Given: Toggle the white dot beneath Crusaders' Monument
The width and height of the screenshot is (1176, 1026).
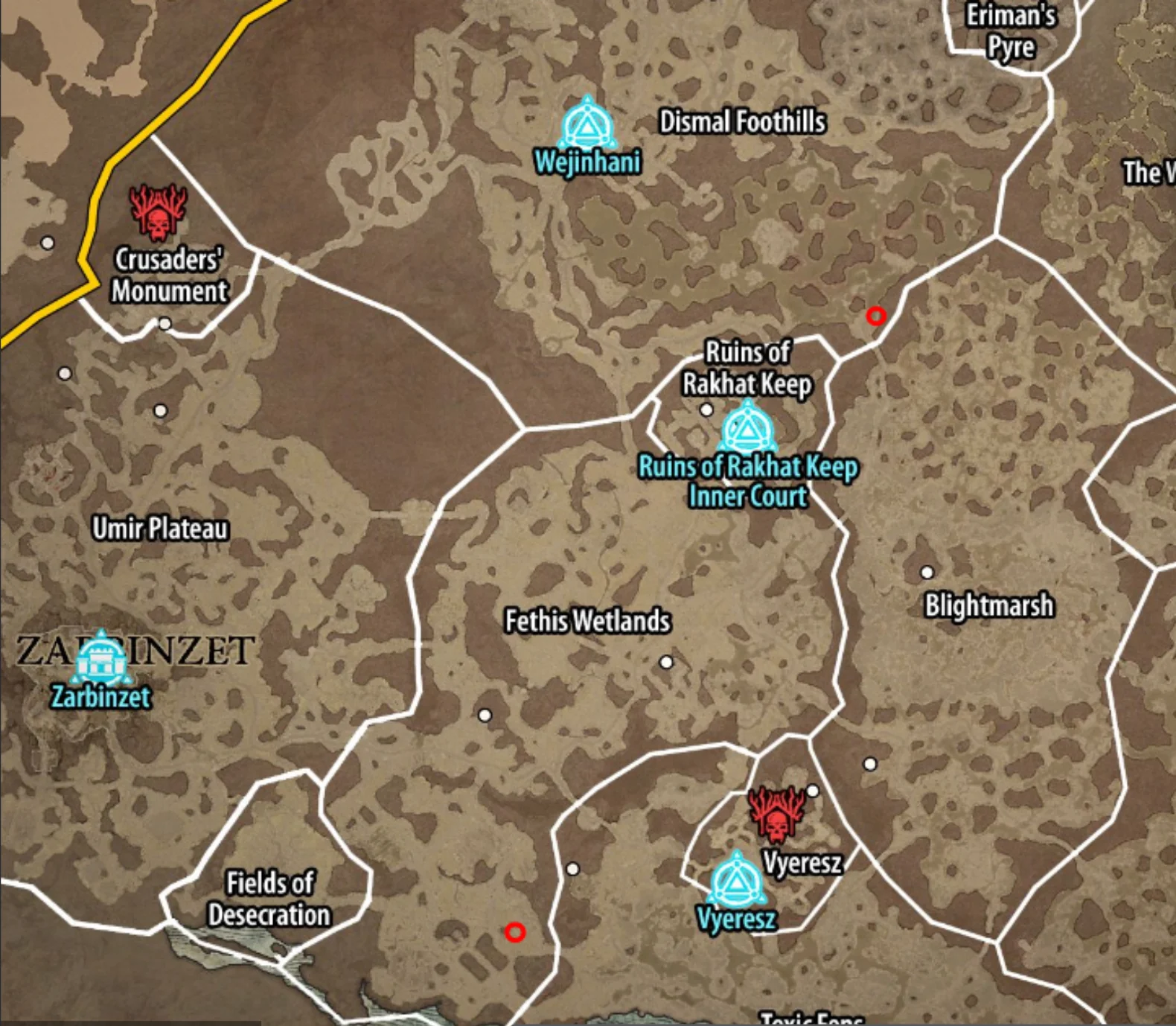Looking at the screenshot, I should 165,323.
